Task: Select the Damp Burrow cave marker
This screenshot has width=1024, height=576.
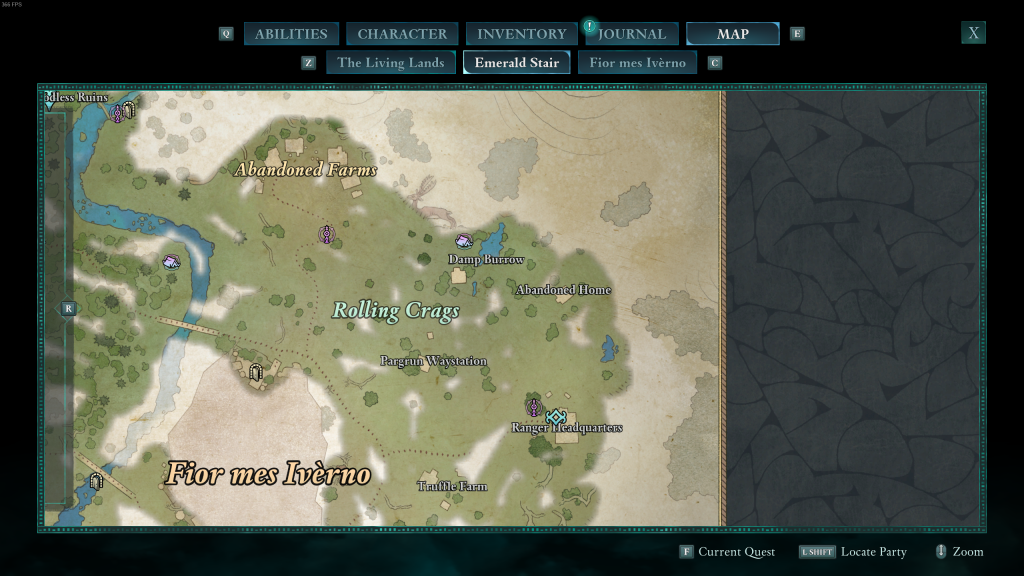Action: [x=464, y=241]
